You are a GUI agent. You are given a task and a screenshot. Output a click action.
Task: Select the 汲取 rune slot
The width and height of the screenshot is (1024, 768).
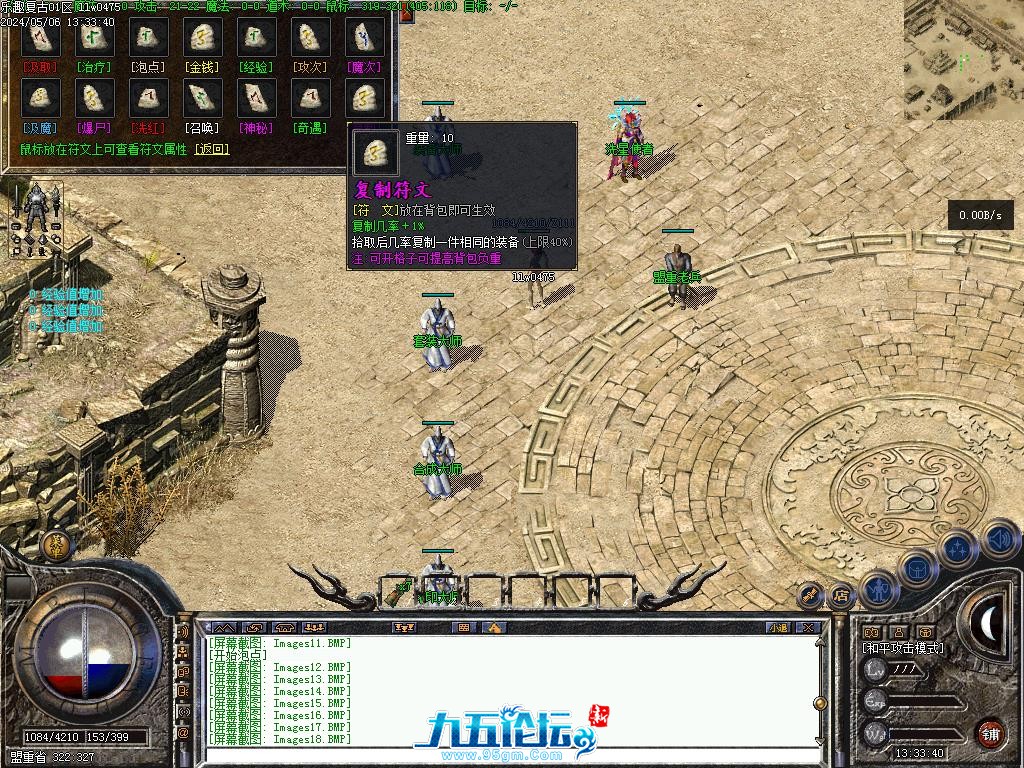point(41,38)
